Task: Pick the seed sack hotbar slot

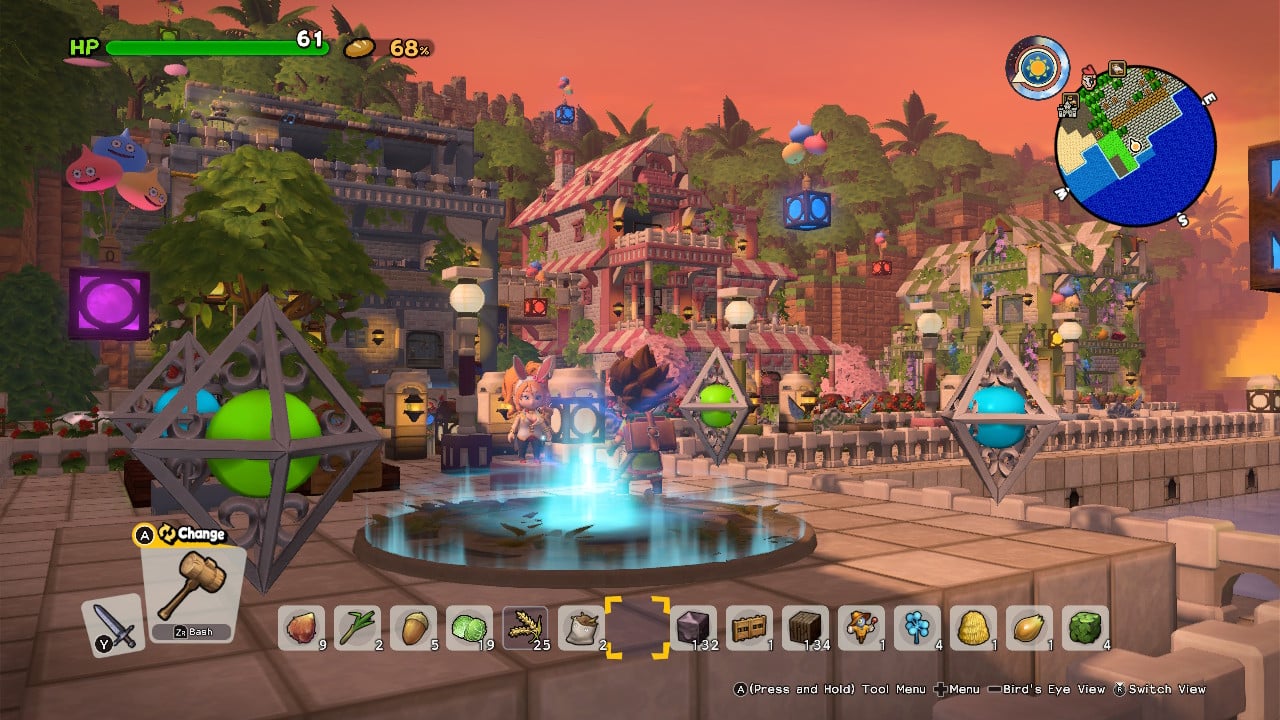Action: pos(580,628)
